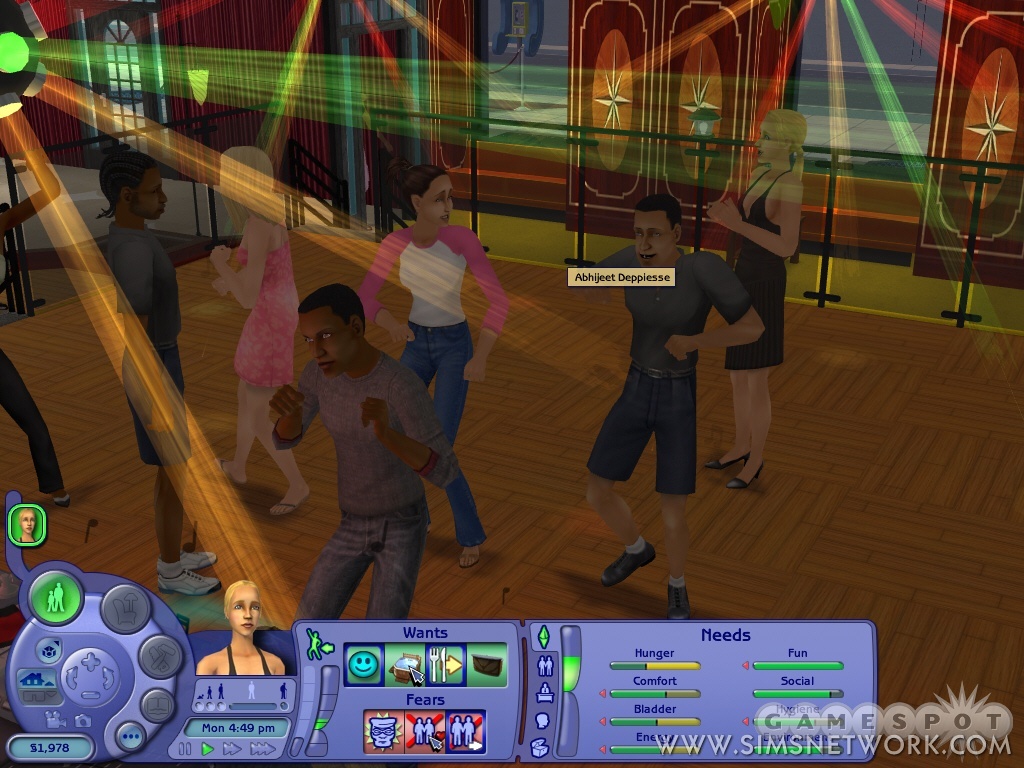Open the Career panel tab

point(546,692)
